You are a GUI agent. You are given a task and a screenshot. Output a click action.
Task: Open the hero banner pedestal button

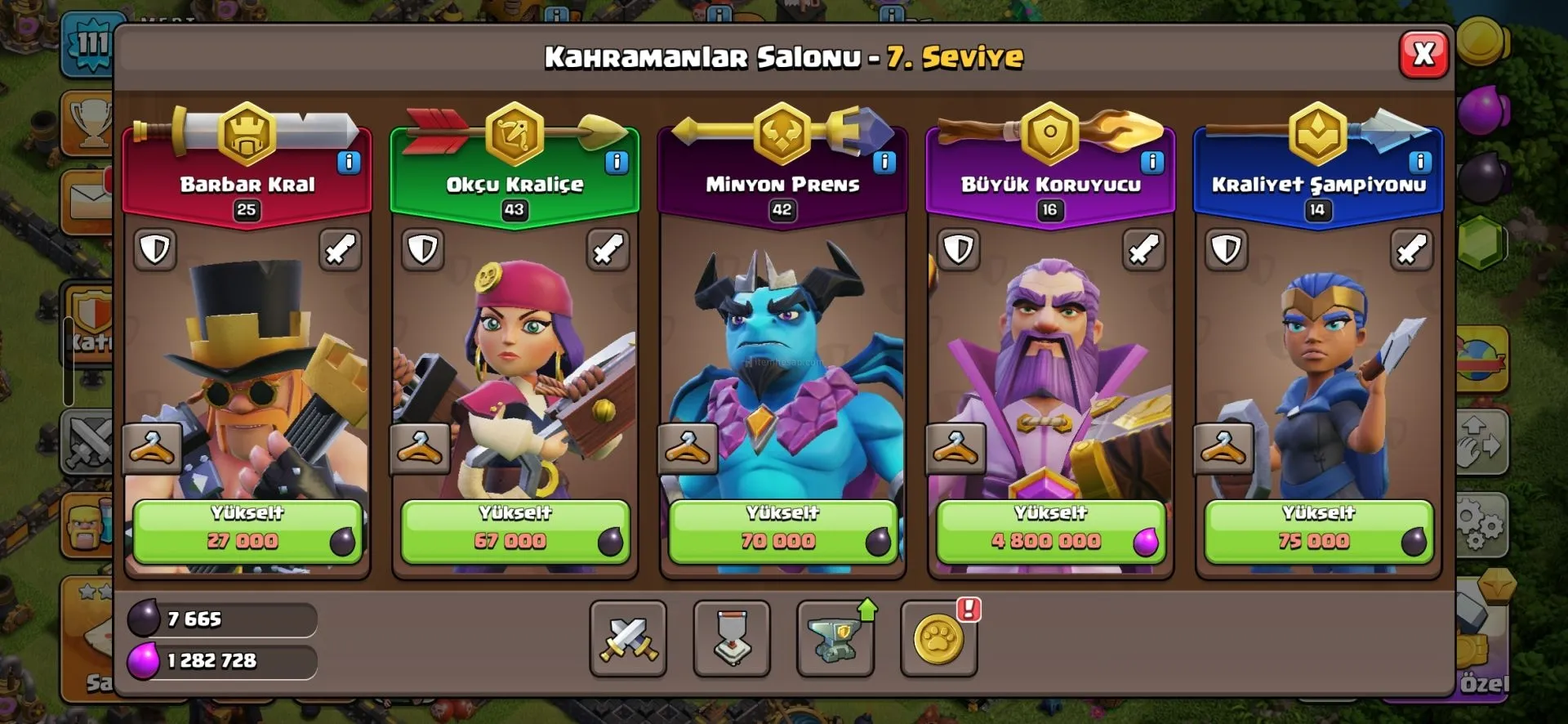[731, 638]
